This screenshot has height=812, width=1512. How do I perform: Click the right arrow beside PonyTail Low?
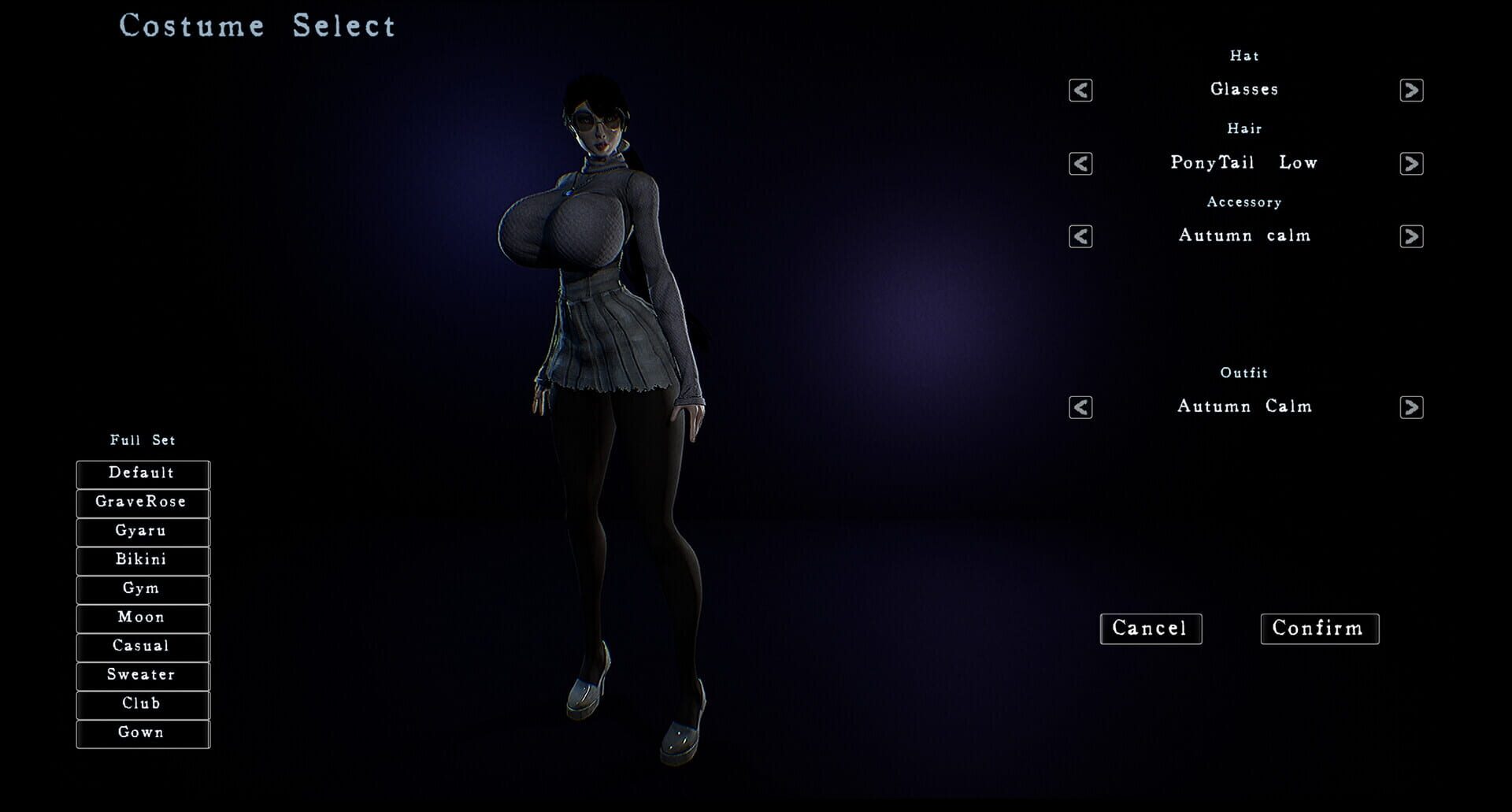pos(1412,164)
